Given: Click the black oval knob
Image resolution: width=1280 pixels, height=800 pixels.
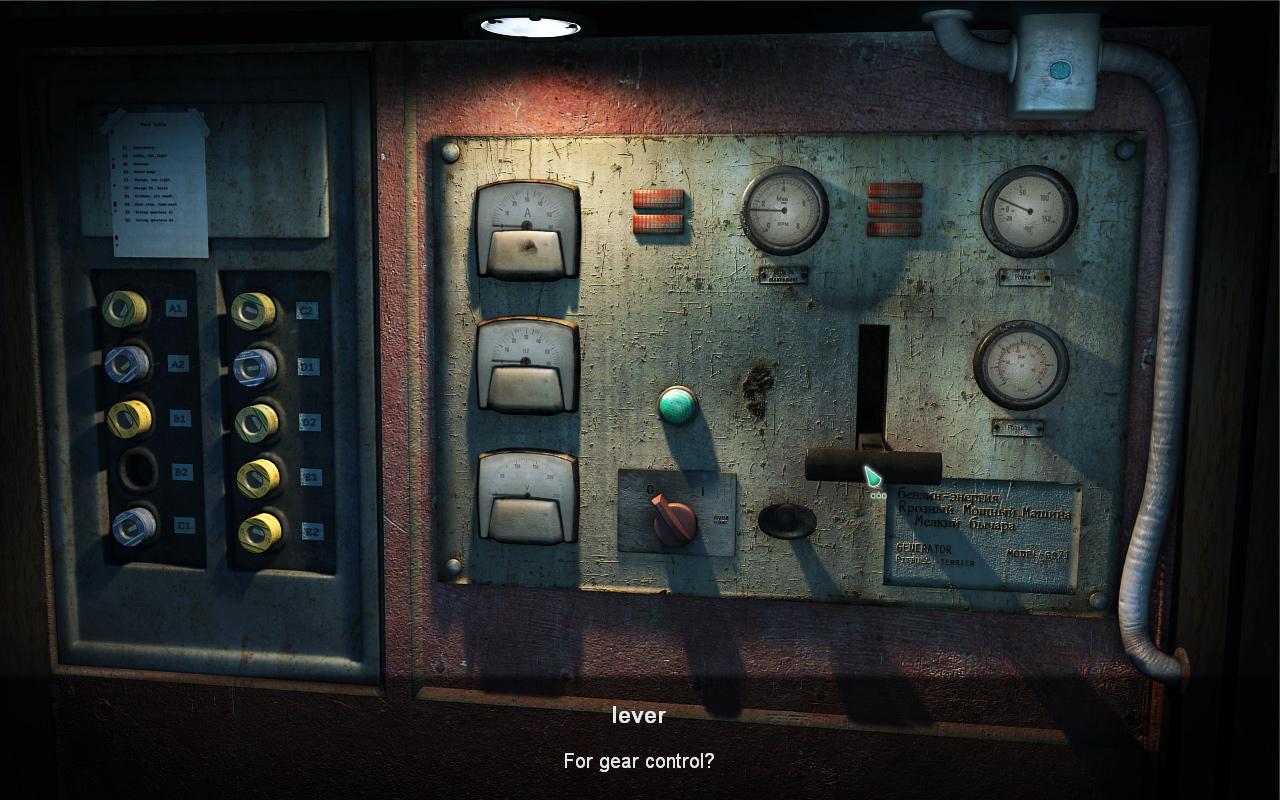Looking at the screenshot, I should pos(787,521).
